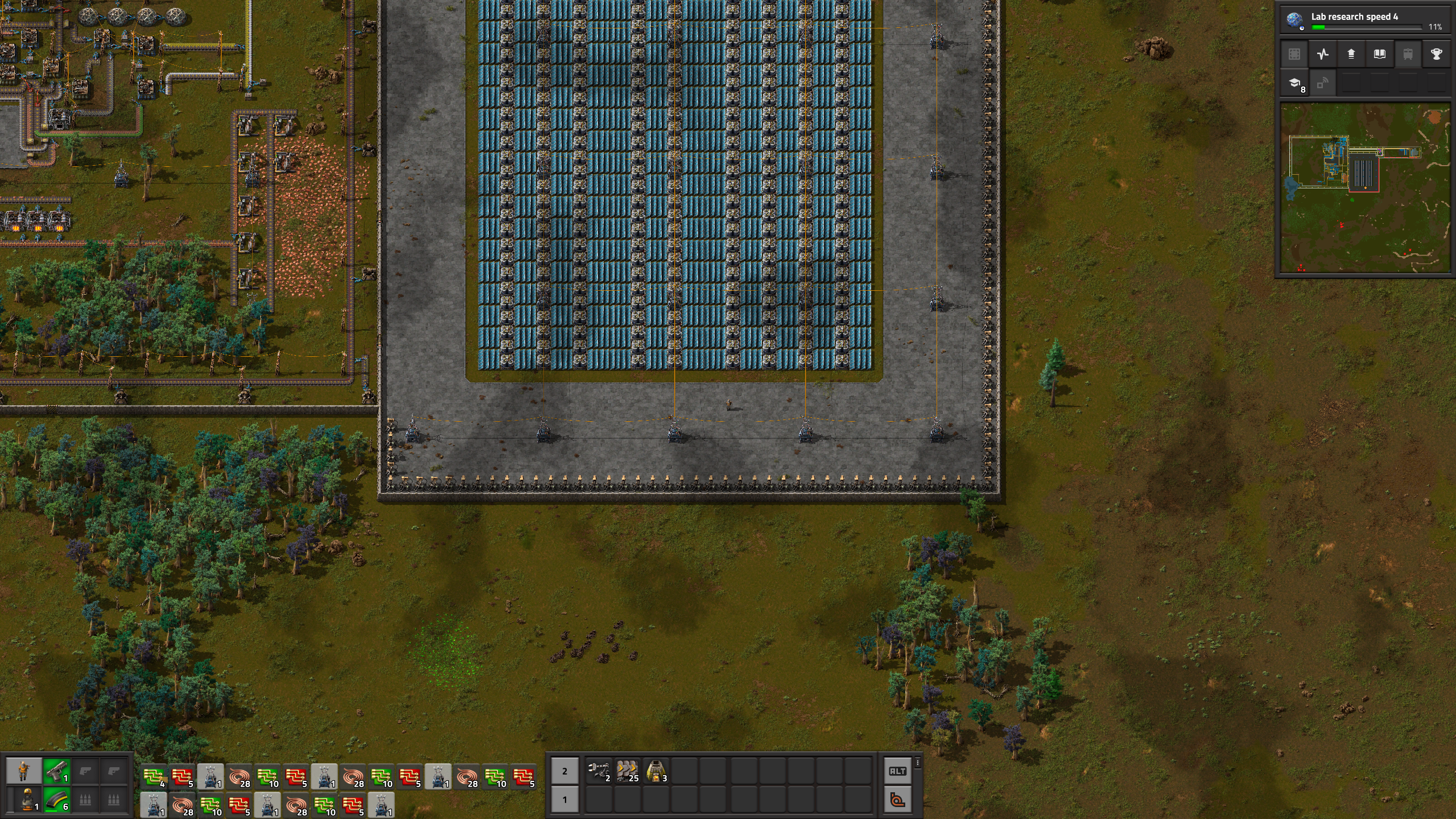Screen dimensions: 1456x819
Task: Select the pistol weapon slot
Action: [56, 771]
